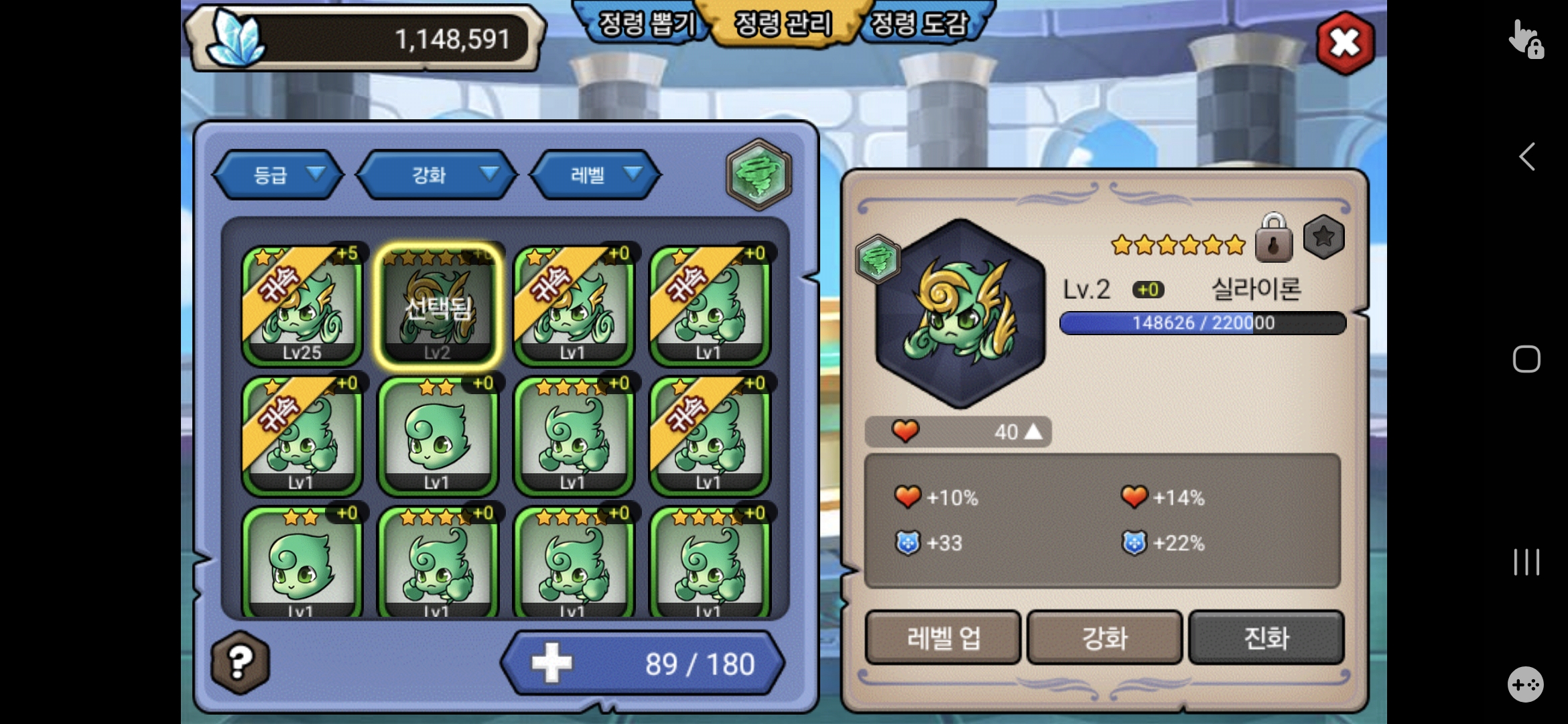Viewport: 1568px width, 724px height.
Task: Open the 강화 sort dropdown
Action: tap(437, 175)
